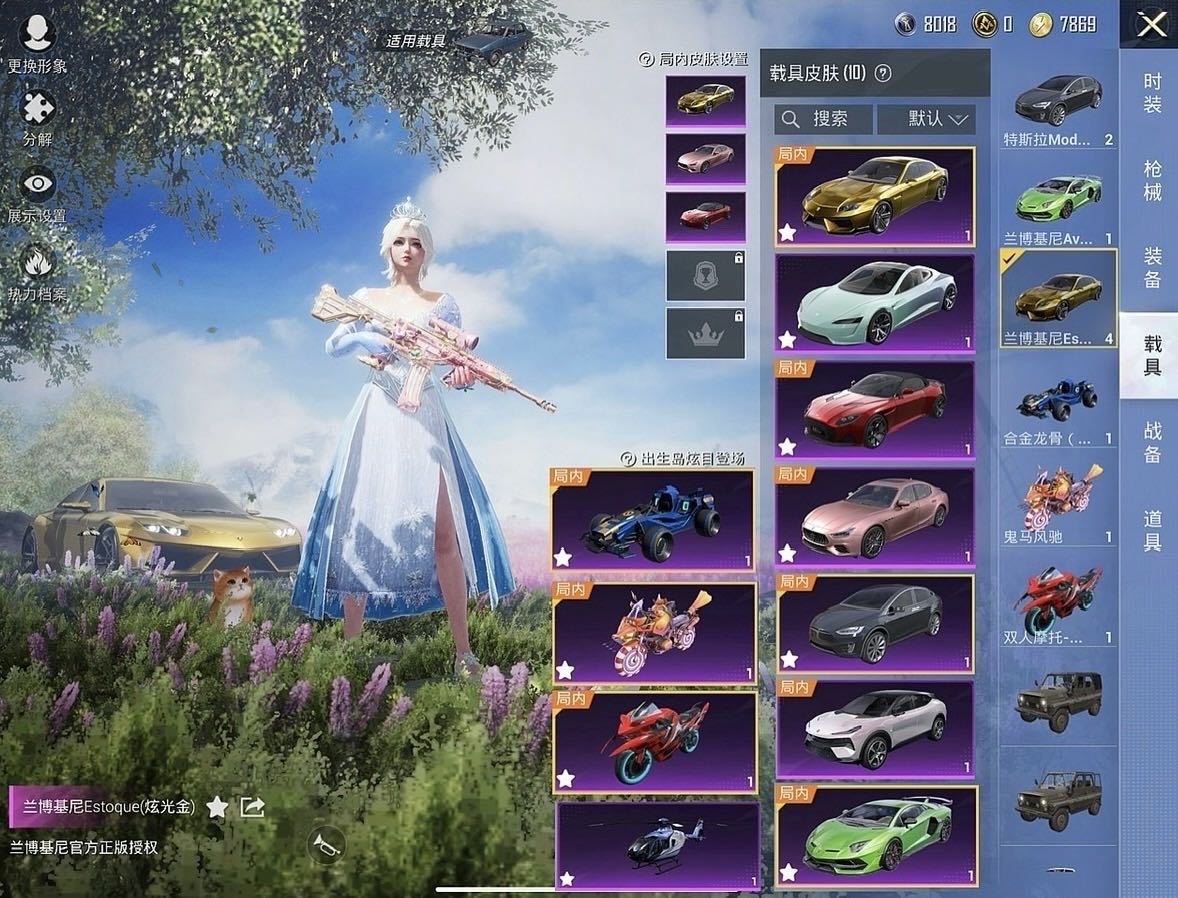Select the green Lamborghini skin card
The width and height of the screenshot is (1178, 898).
pyautogui.click(x=876, y=837)
